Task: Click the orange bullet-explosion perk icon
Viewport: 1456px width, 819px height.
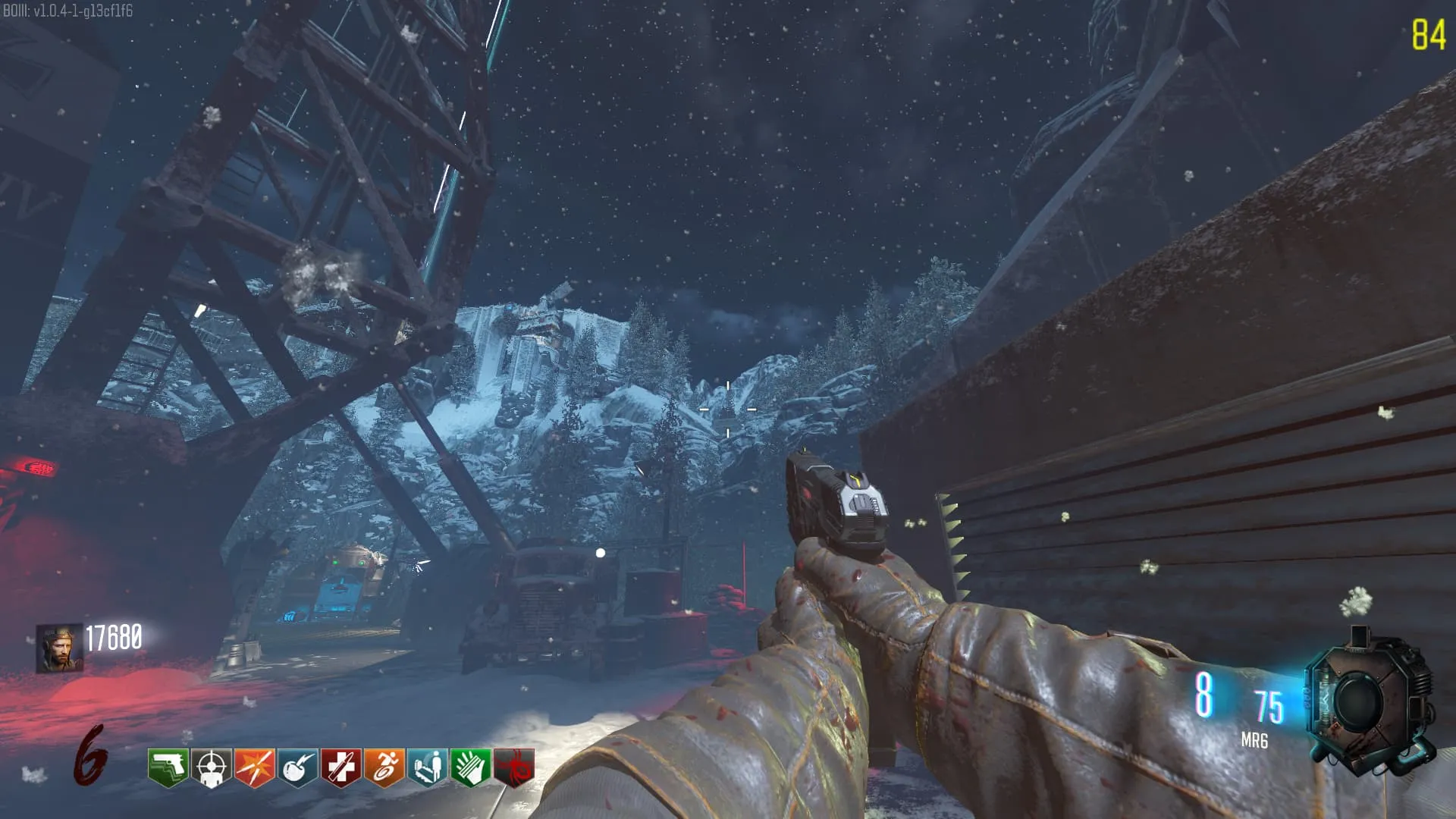Action: pos(255,767)
